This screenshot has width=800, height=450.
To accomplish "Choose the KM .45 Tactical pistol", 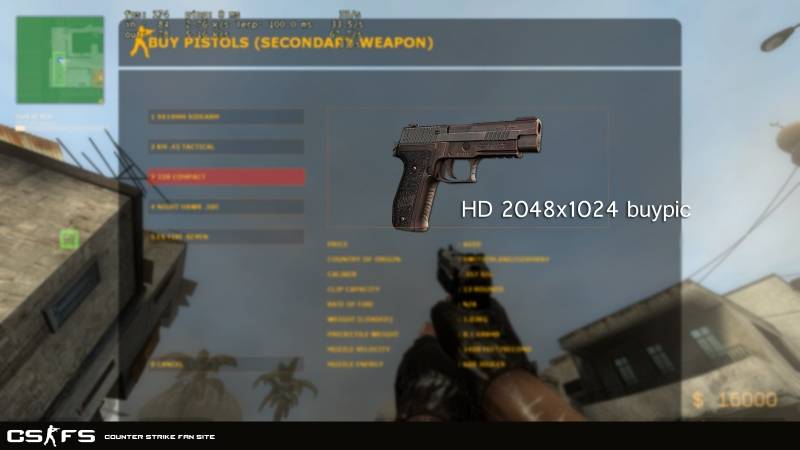I will pyautogui.click(x=225, y=146).
